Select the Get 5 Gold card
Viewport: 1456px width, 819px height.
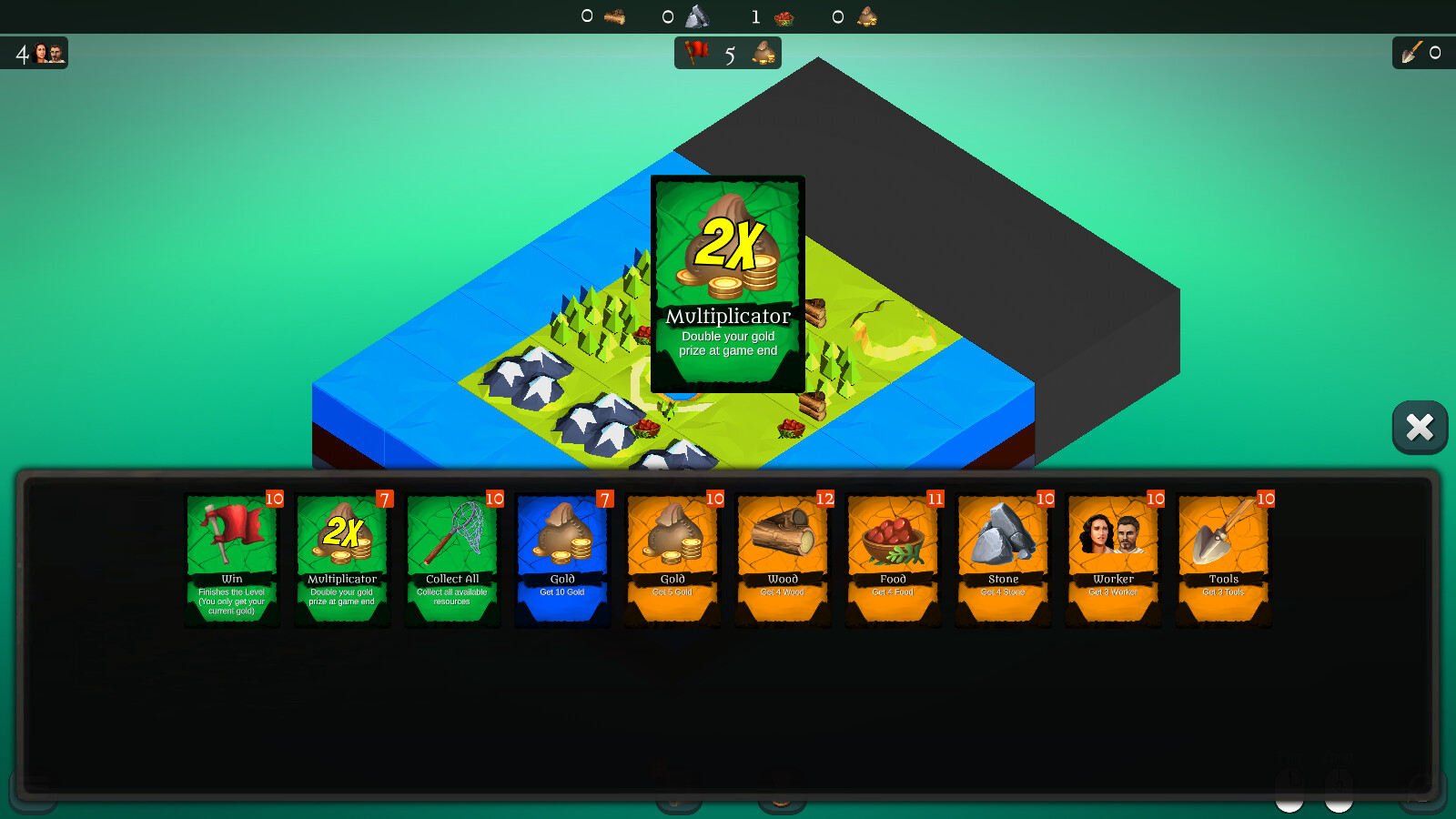(x=673, y=558)
